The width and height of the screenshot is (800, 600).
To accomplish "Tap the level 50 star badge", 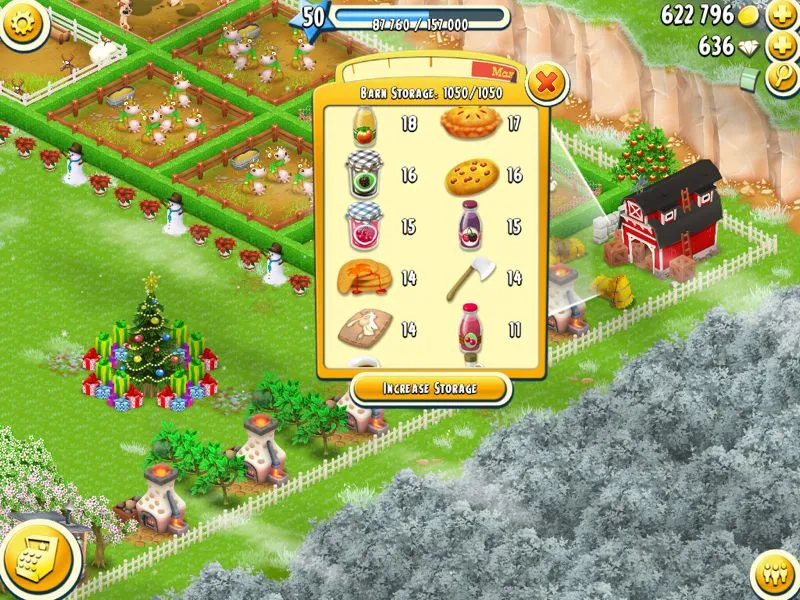I will pyautogui.click(x=313, y=17).
